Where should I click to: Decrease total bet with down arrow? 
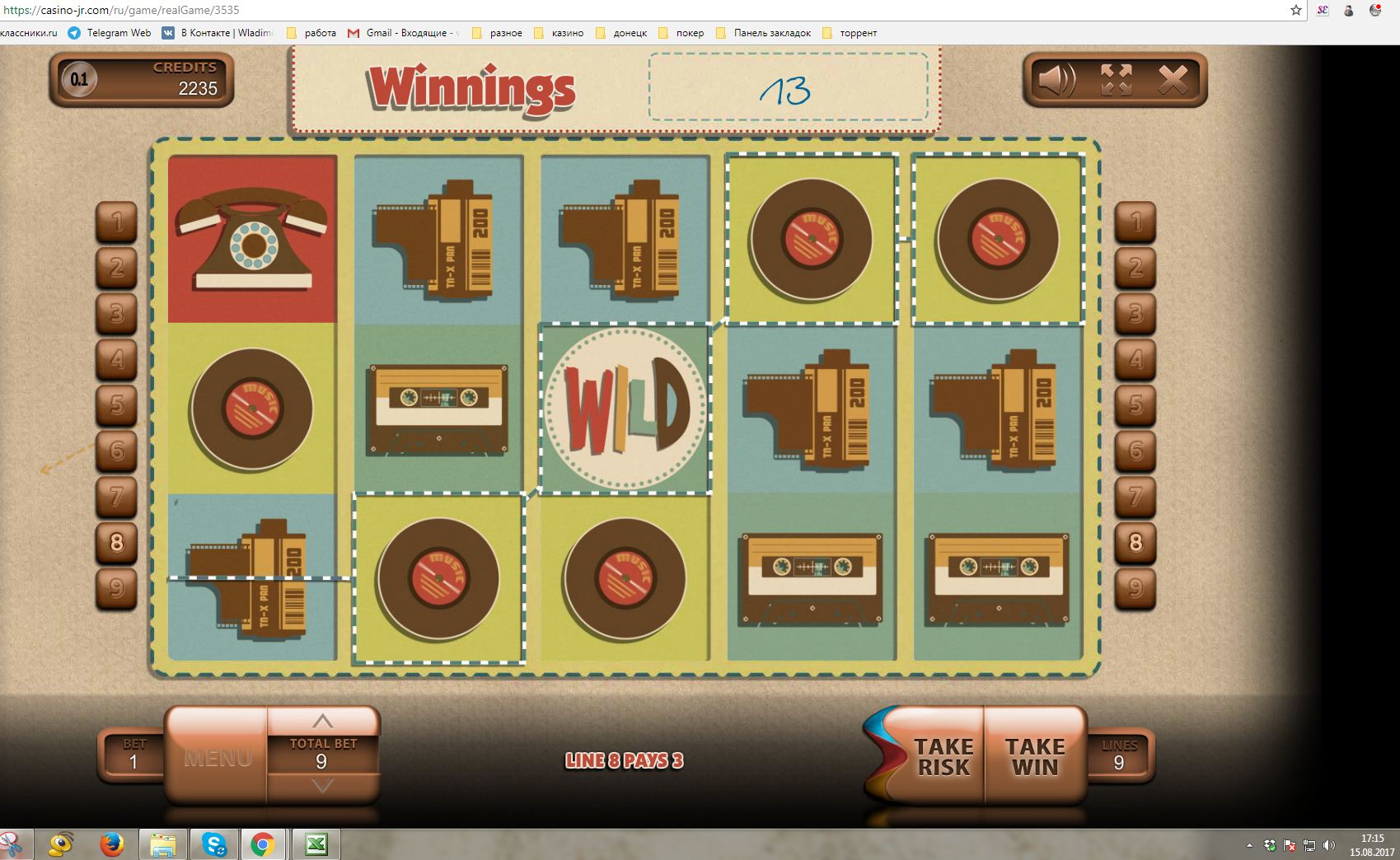(322, 786)
